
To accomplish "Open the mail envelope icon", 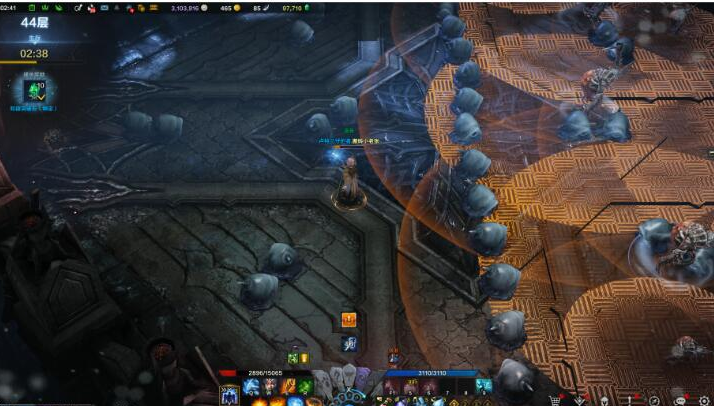I will (x=104, y=7).
